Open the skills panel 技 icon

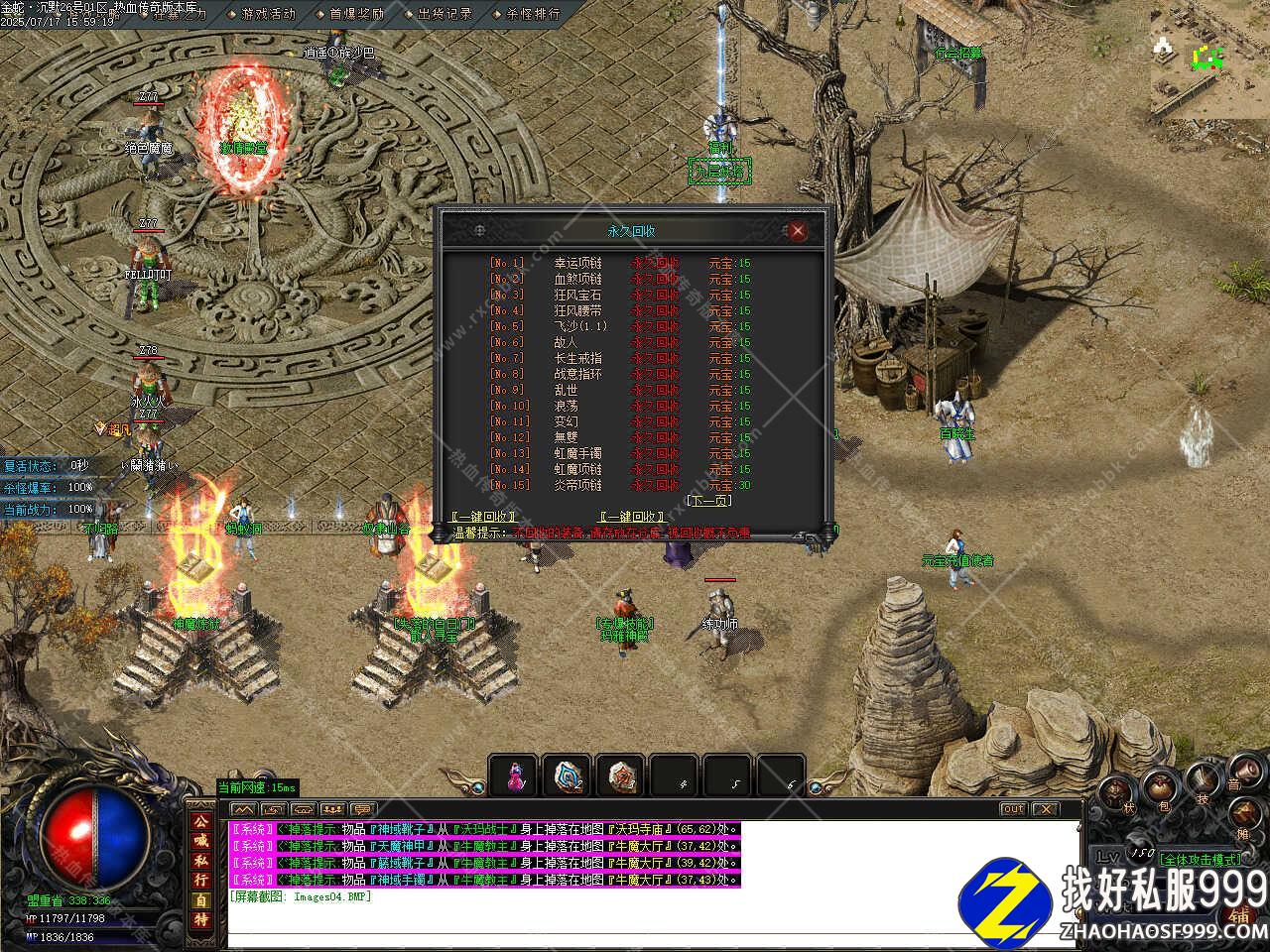point(1203,783)
